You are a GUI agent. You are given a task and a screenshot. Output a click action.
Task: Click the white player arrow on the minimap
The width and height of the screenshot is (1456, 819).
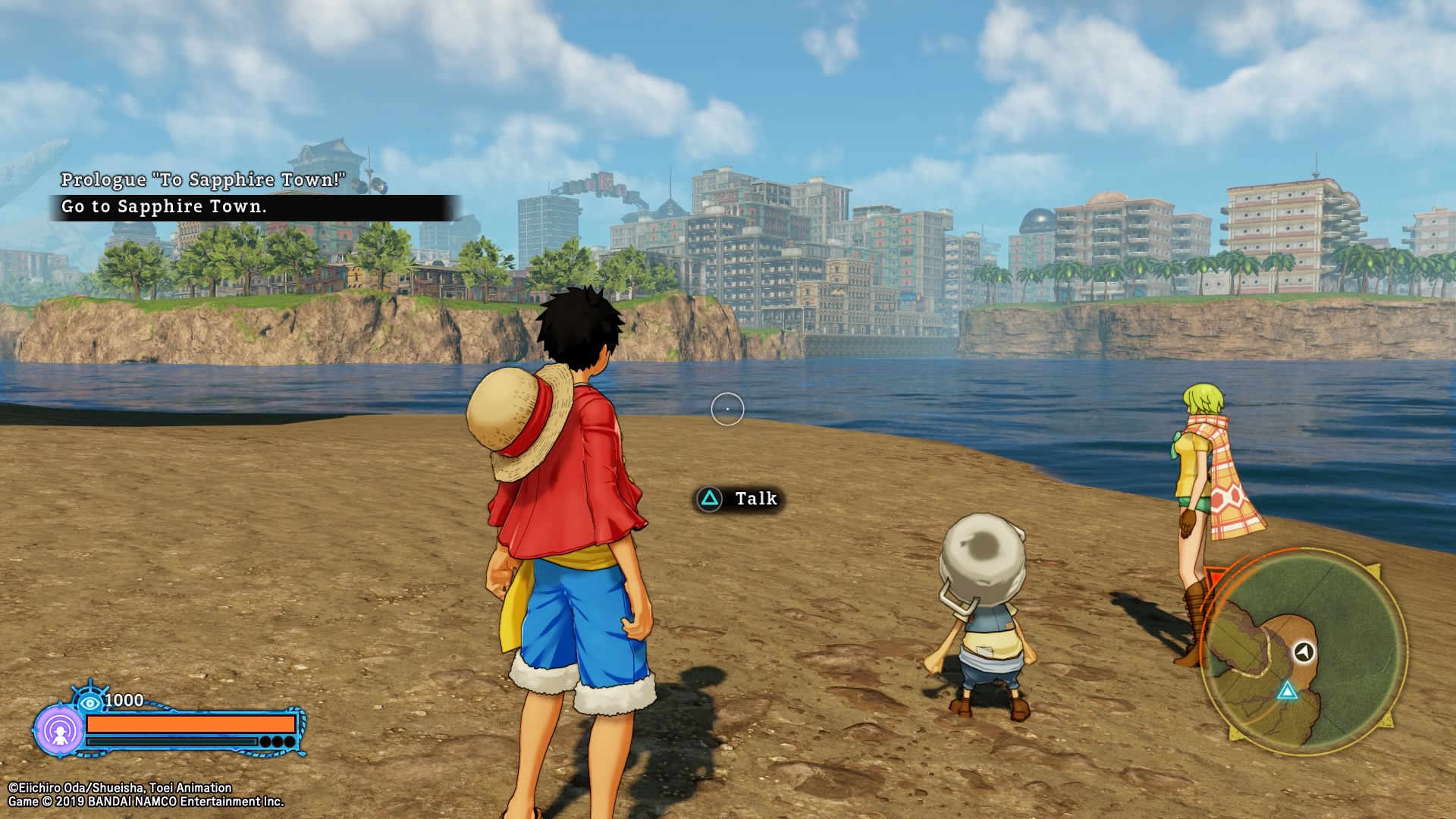coord(1304,651)
